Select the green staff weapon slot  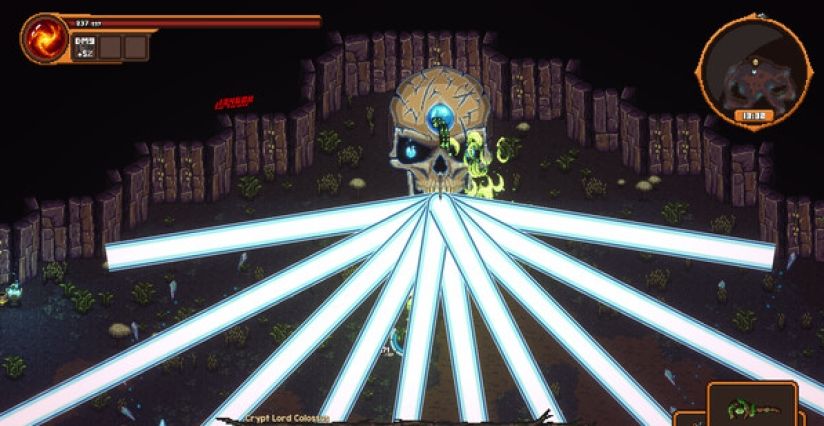coord(752,406)
